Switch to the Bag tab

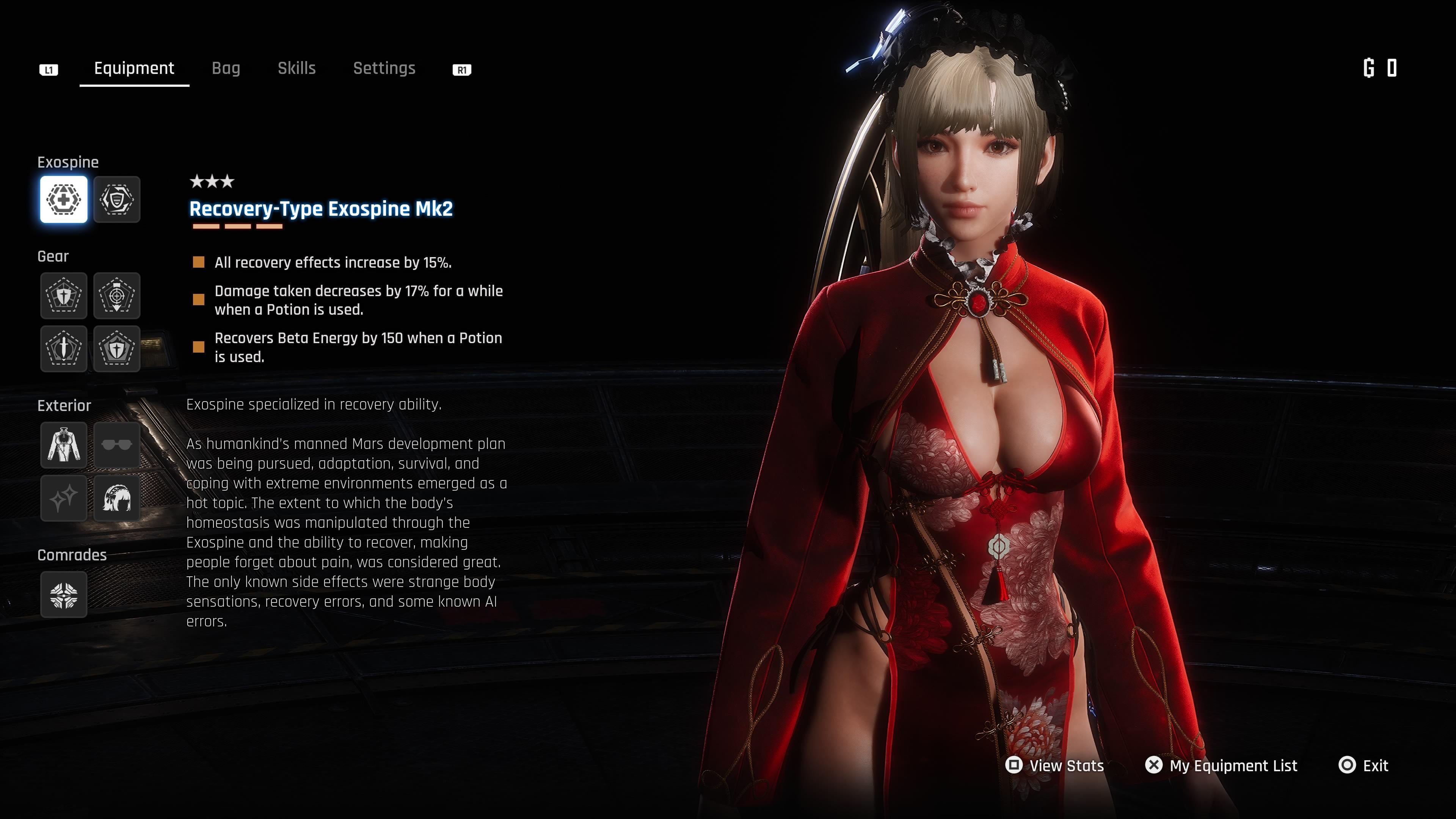226,68
